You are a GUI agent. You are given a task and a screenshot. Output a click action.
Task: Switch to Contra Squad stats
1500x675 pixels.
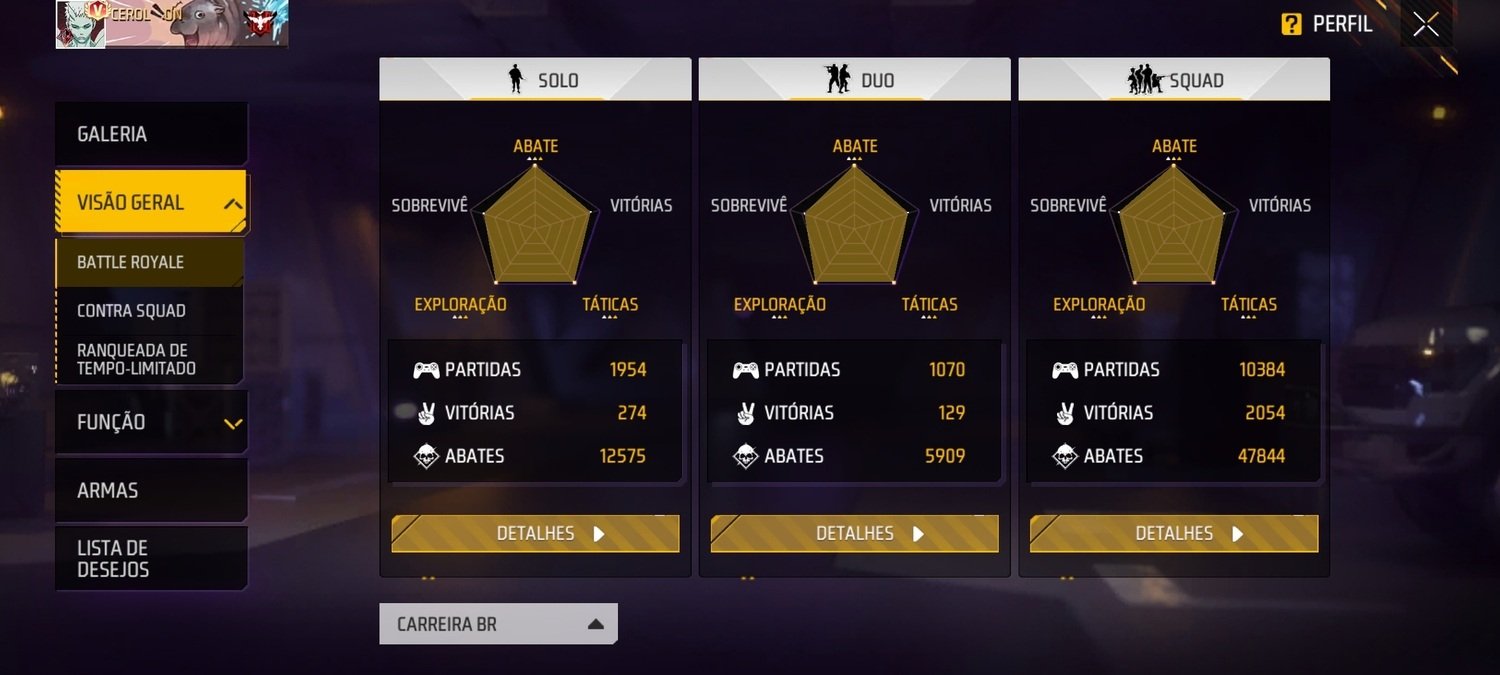click(x=150, y=311)
